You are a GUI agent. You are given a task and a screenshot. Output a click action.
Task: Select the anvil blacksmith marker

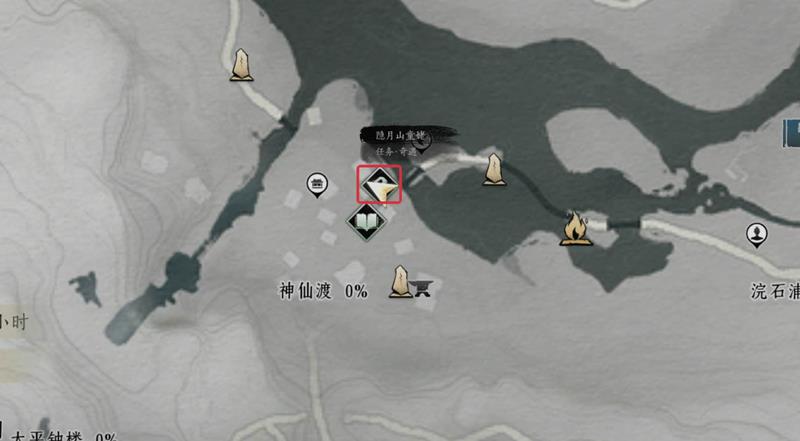425,288
